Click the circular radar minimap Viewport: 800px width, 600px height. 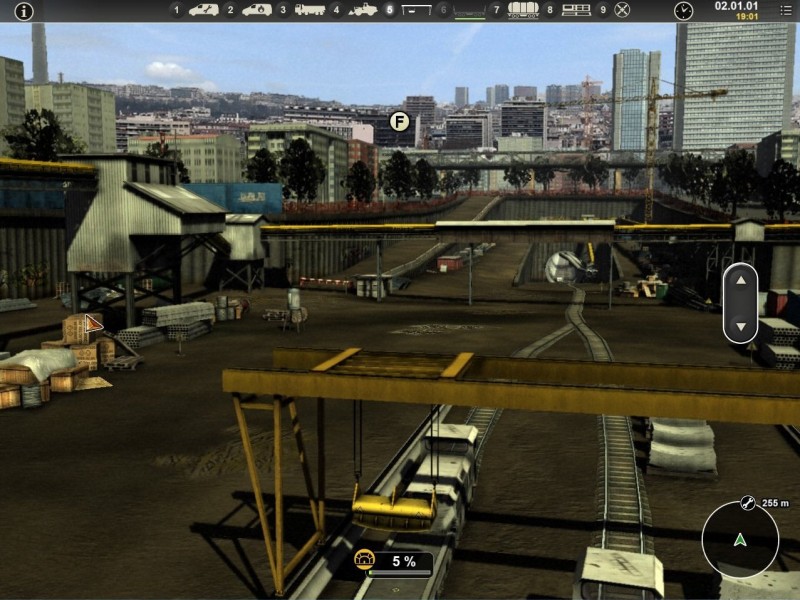740,540
